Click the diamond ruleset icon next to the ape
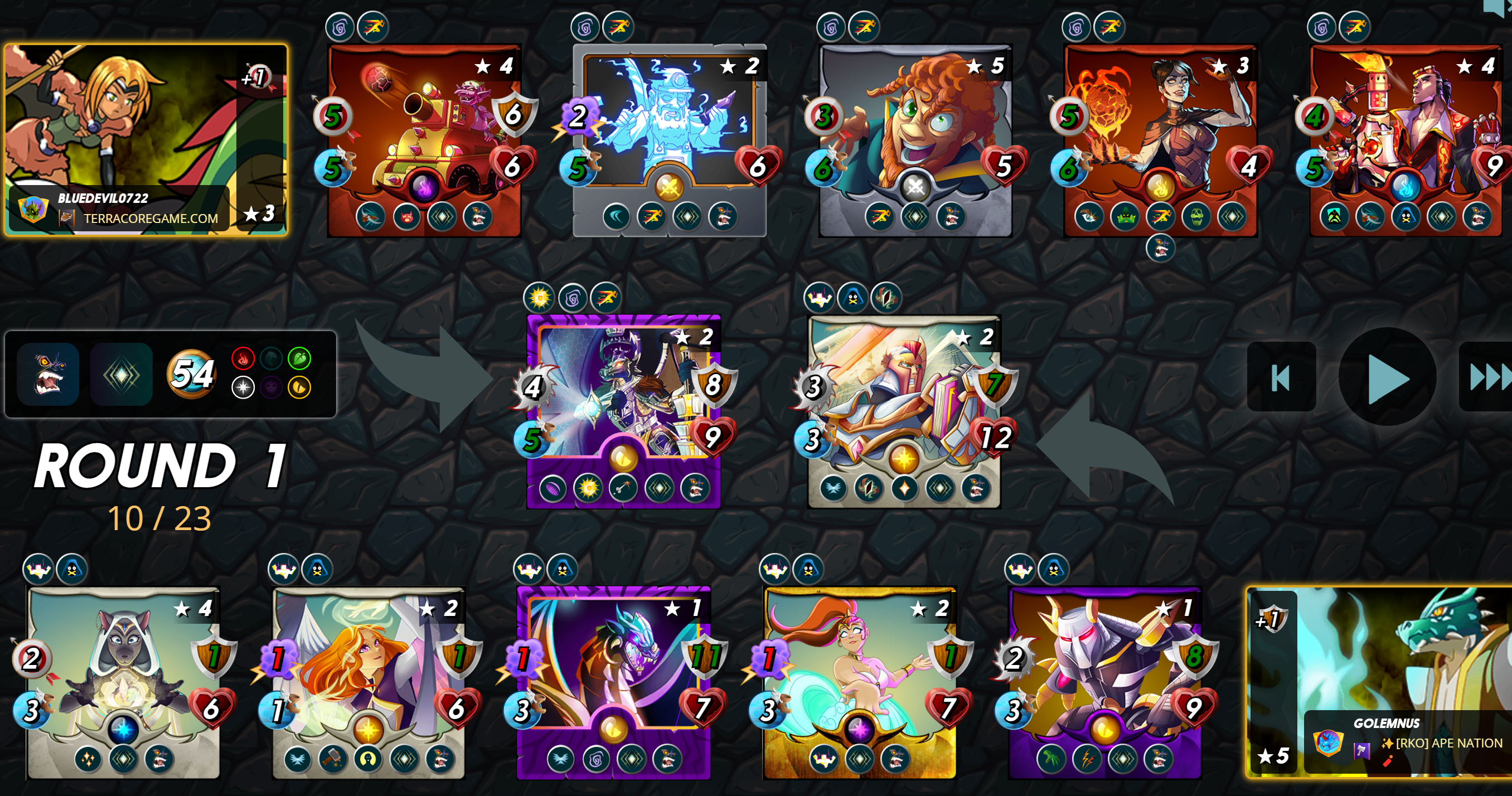The width and height of the screenshot is (1512, 796). click(x=121, y=376)
